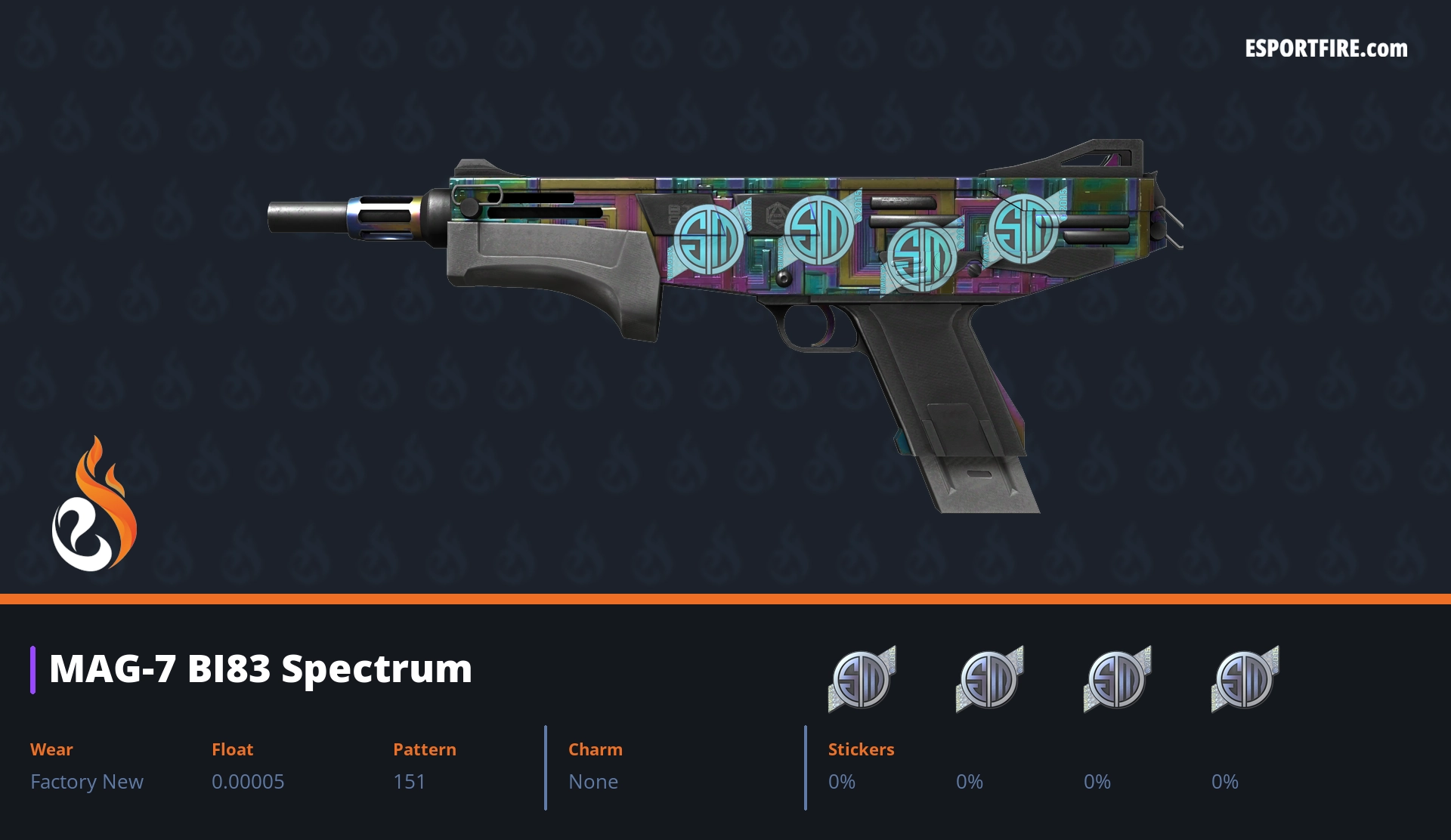
Task: Click the Esportfire flame logo
Action: point(94,505)
